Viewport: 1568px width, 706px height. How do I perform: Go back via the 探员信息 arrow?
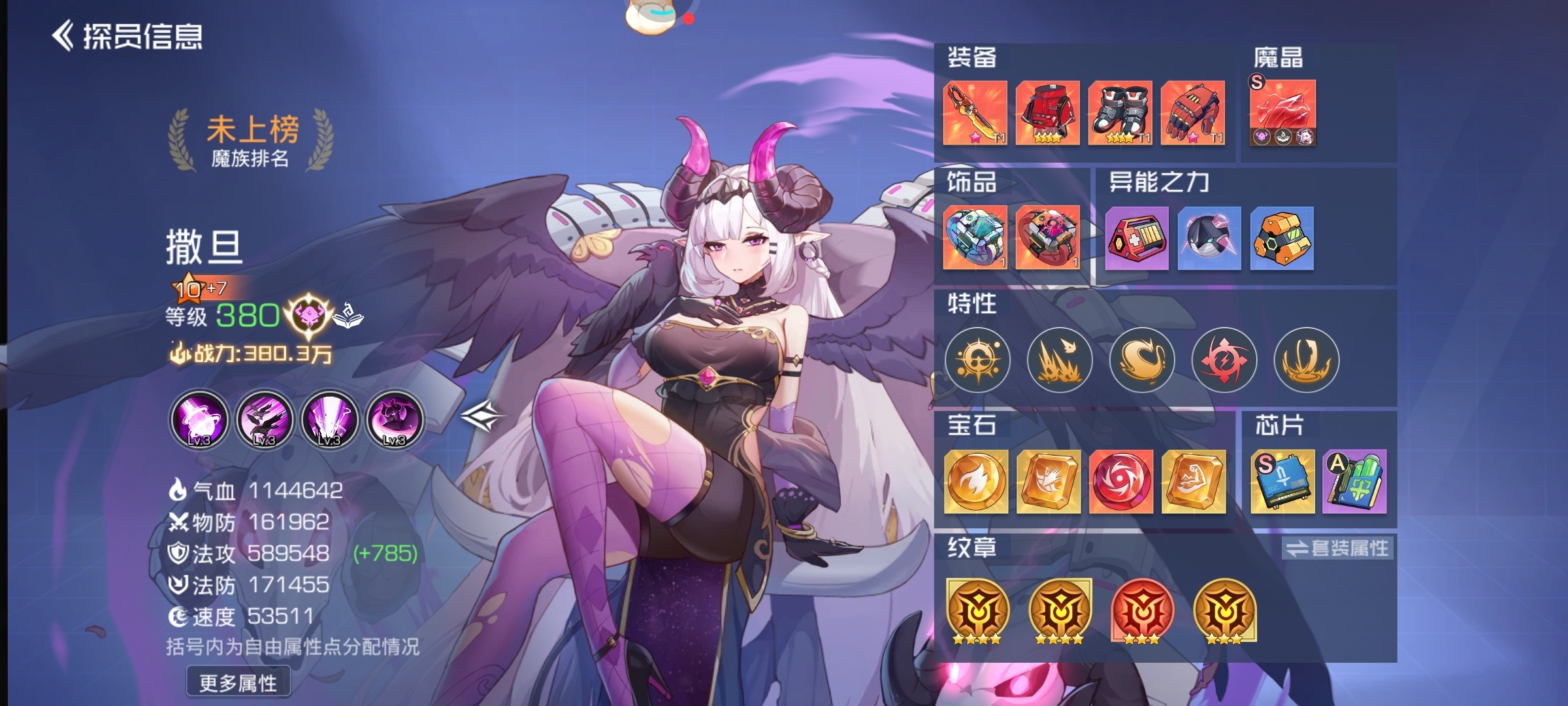[x=65, y=35]
